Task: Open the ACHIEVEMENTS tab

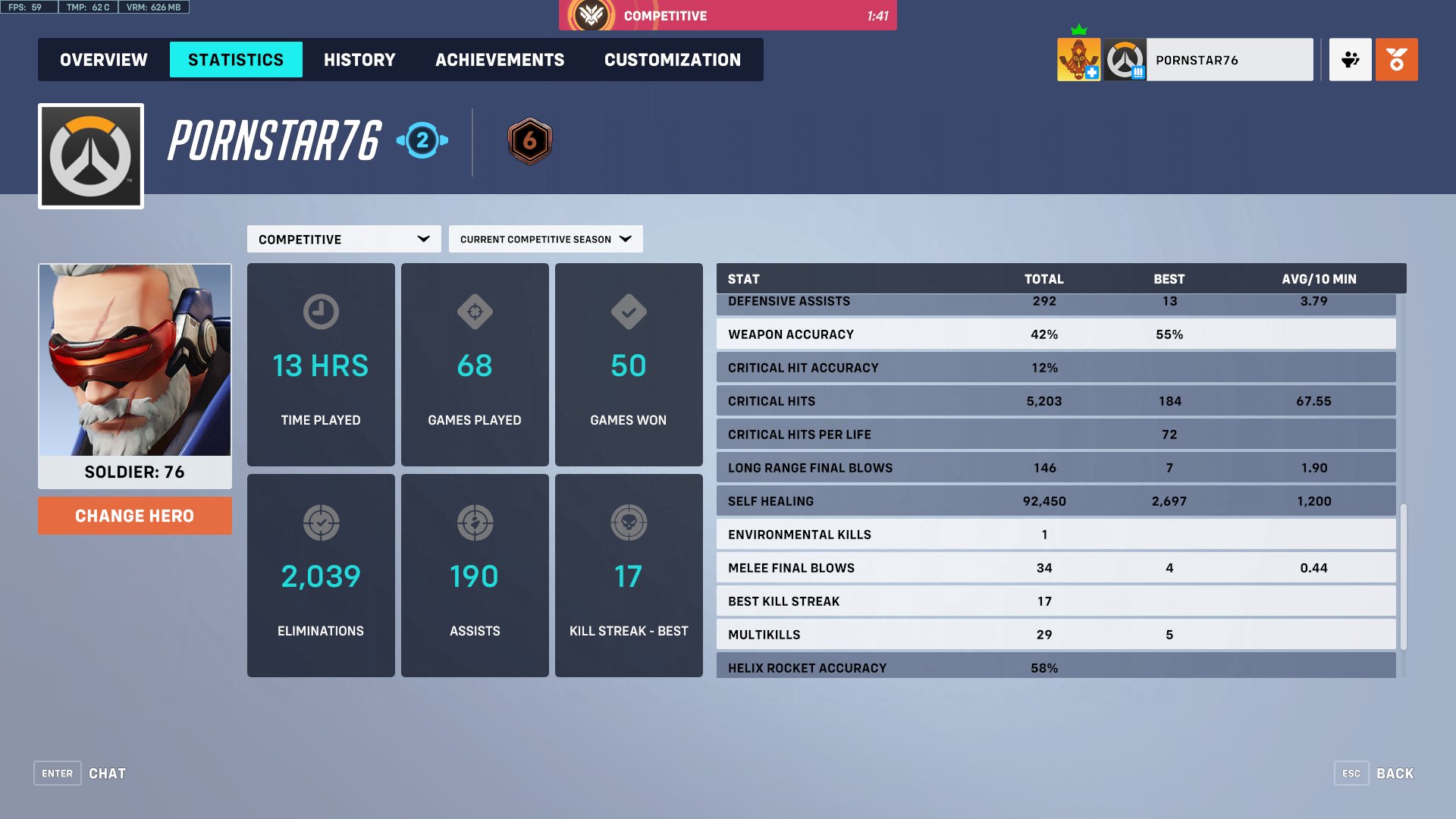Action: 500,59
